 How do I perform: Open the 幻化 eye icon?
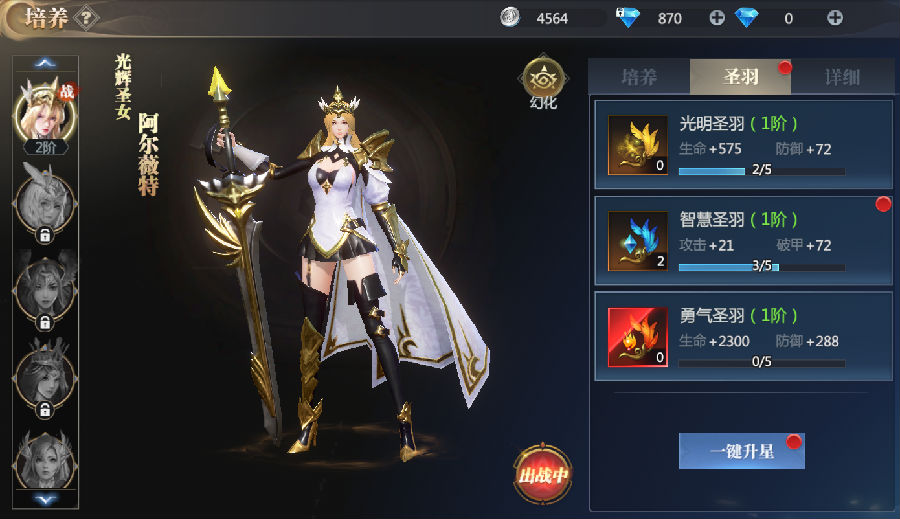543,79
